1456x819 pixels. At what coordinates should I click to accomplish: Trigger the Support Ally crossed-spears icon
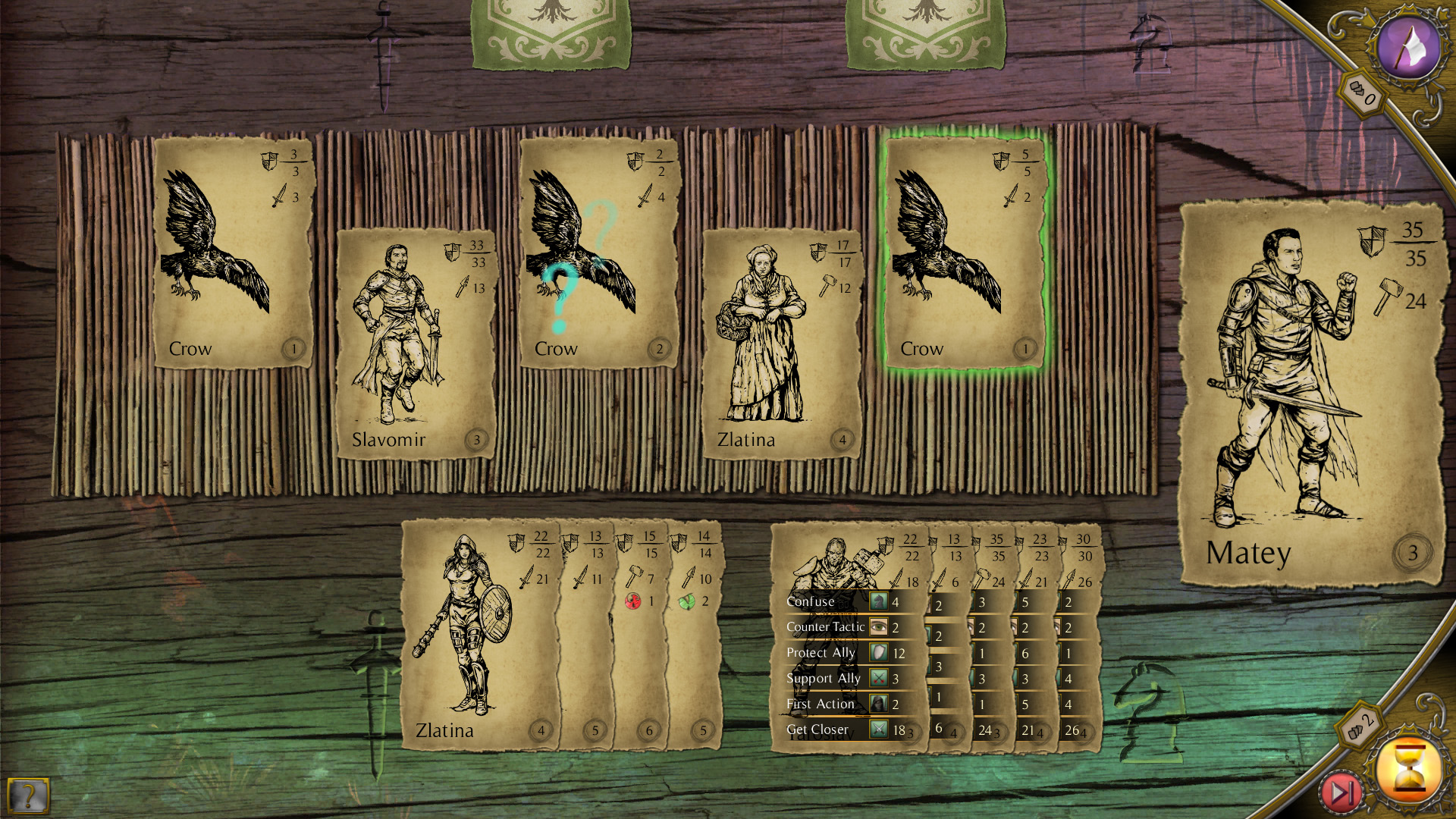(877, 679)
